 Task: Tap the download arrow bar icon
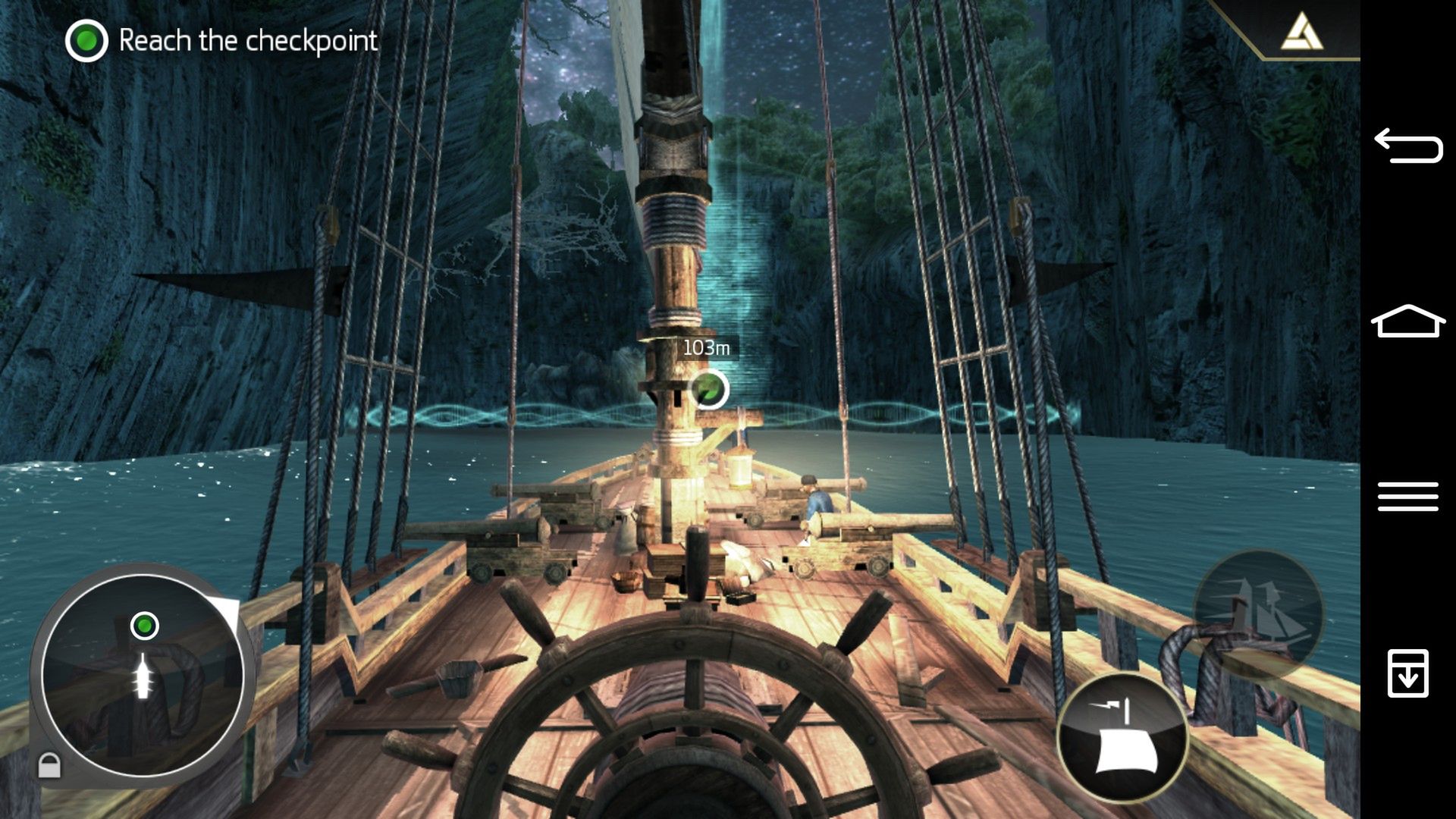pos(1408,673)
